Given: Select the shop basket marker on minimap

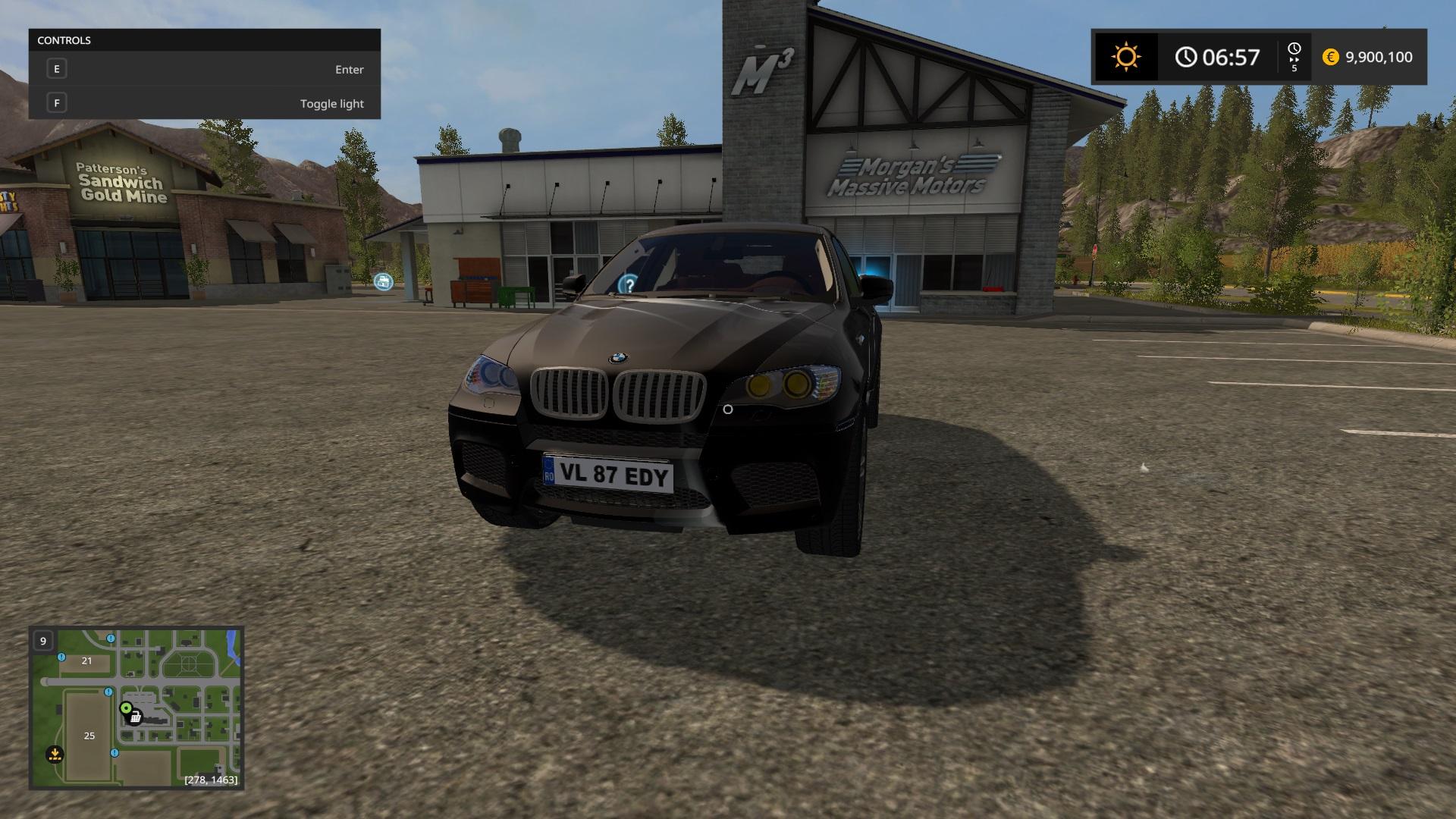Looking at the screenshot, I should pos(135,717).
